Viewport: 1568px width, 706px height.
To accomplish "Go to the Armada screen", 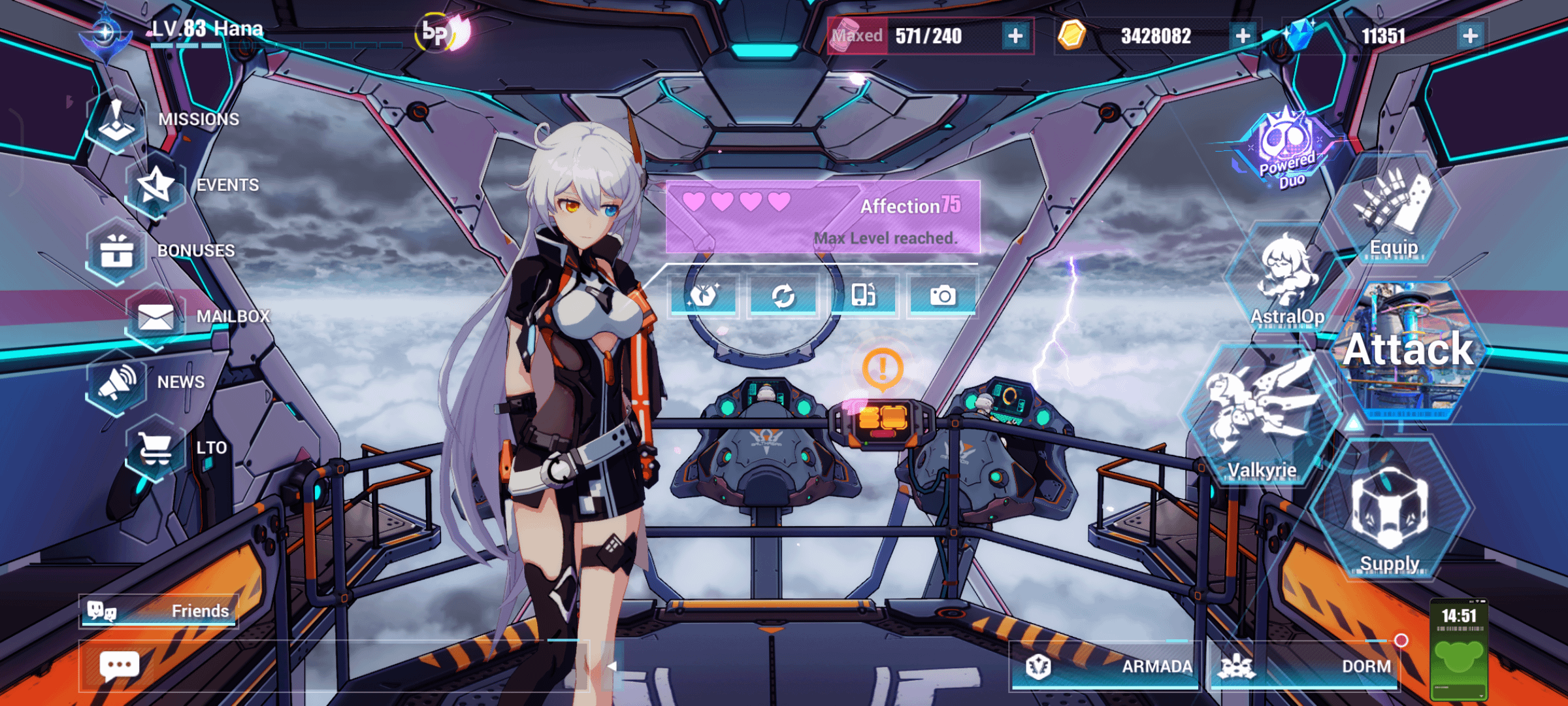I will point(1106,666).
